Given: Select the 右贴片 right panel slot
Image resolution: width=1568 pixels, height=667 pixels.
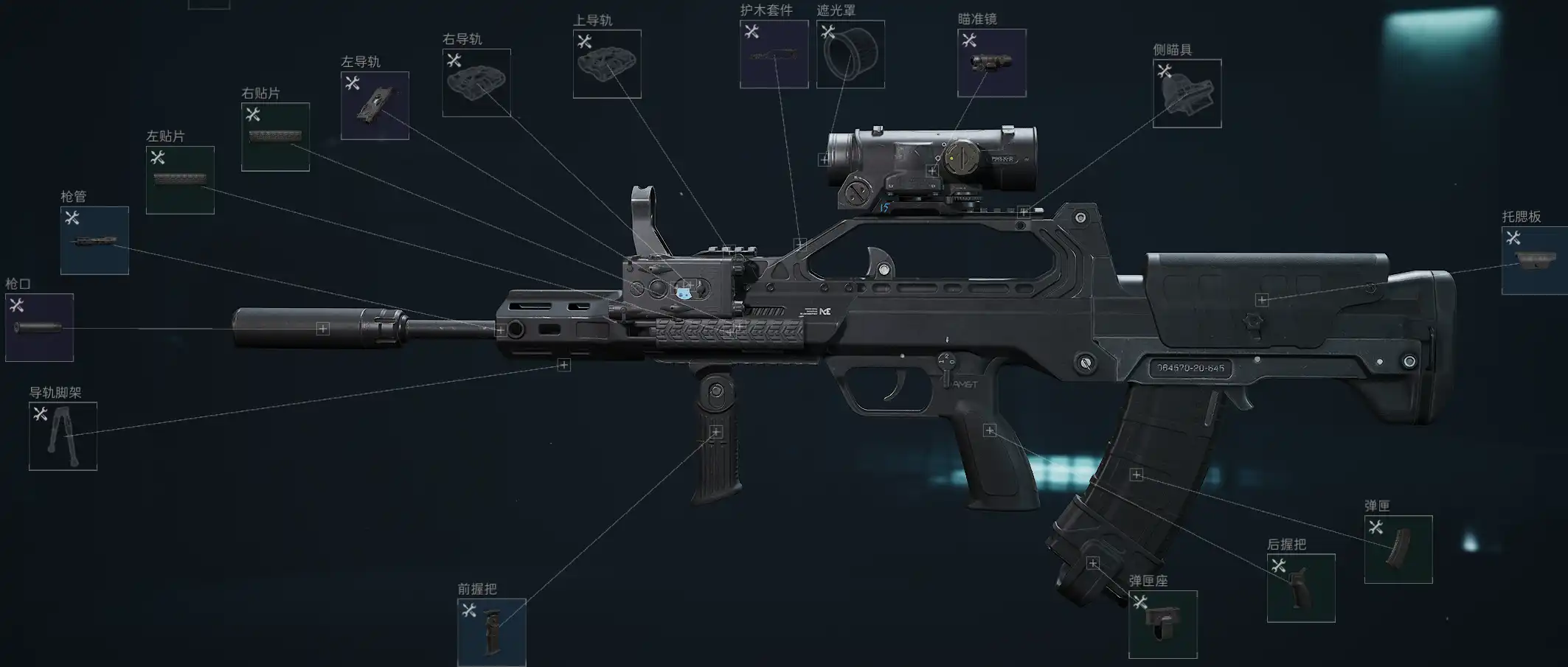Looking at the screenshot, I should [x=275, y=137].
